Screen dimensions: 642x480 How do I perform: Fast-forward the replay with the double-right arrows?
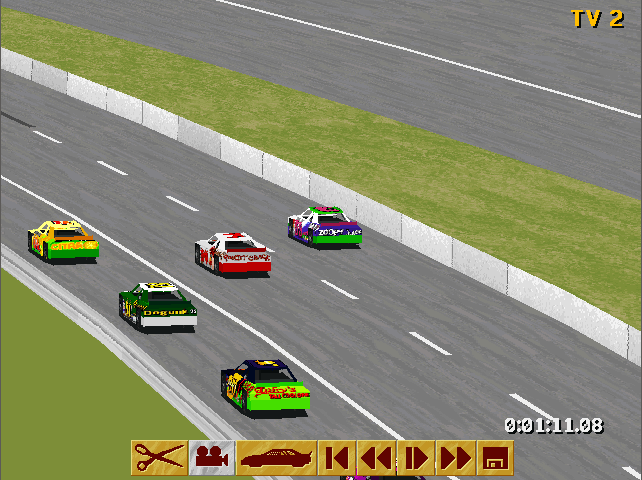coord(456,458)
